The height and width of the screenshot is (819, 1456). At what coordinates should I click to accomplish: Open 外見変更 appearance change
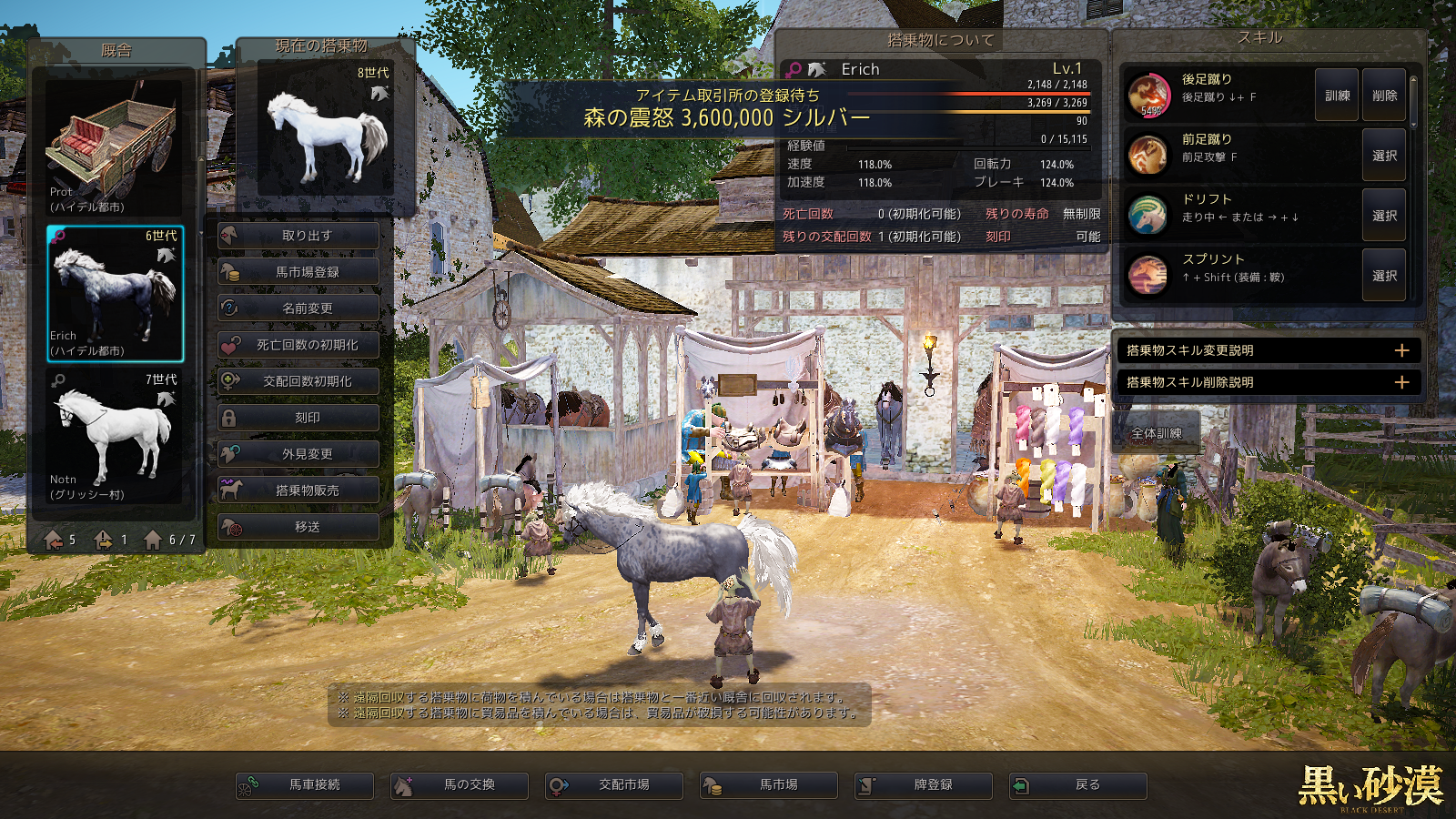[298, 454]
